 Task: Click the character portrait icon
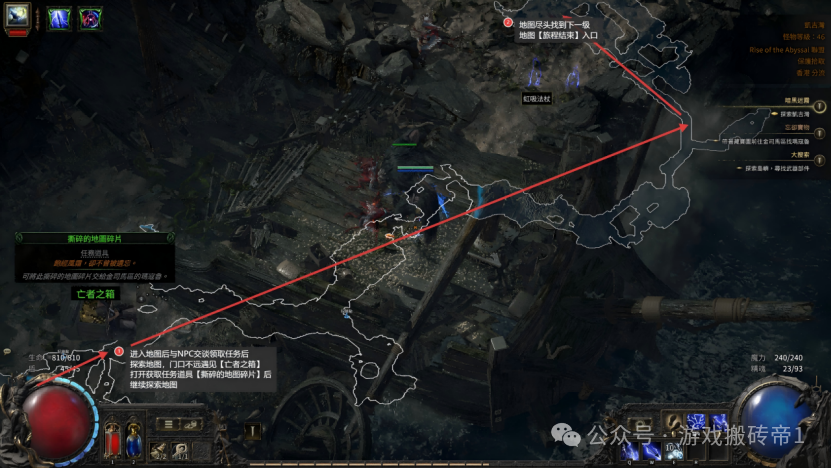pos(19,16)
